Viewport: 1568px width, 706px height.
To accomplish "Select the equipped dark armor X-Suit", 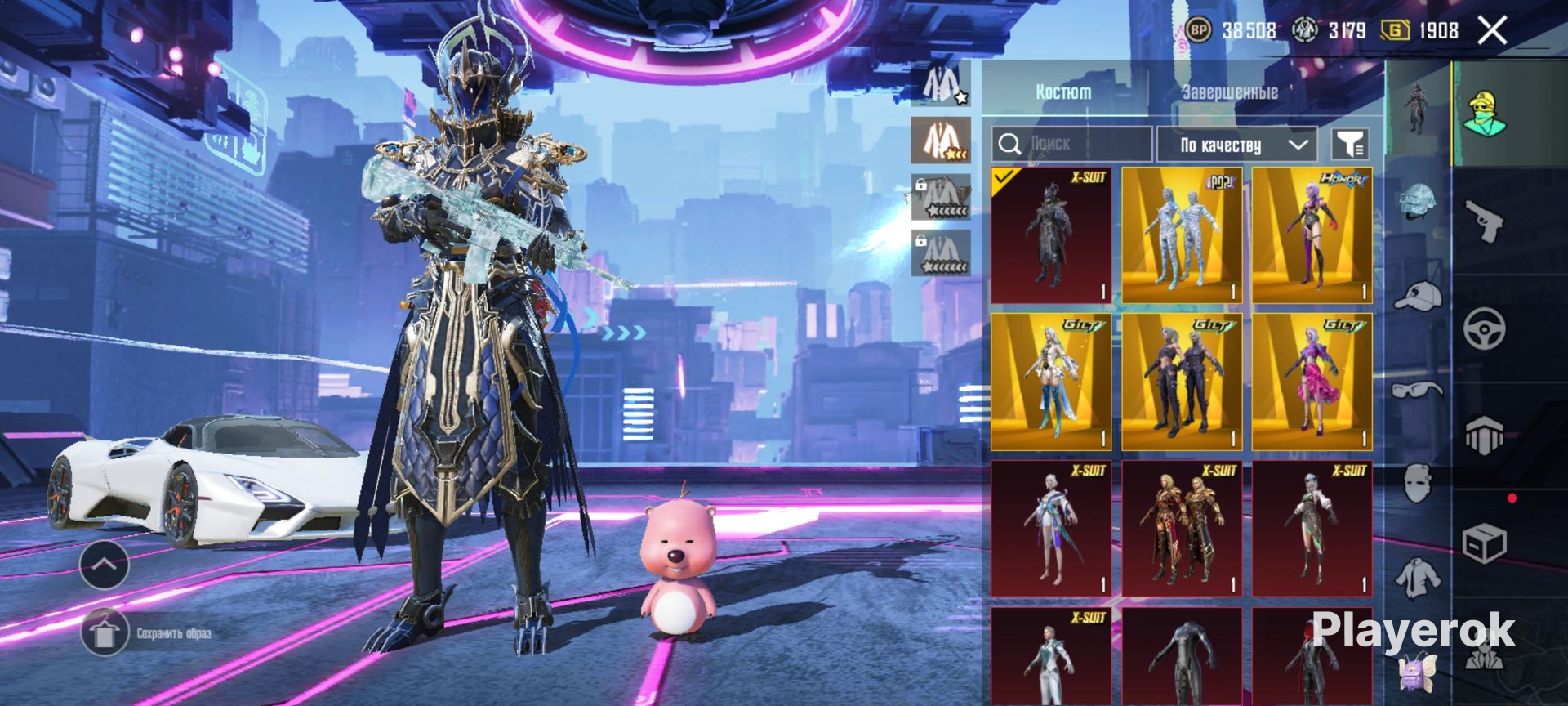I will pyautogui.click(x=1051, y=235).
